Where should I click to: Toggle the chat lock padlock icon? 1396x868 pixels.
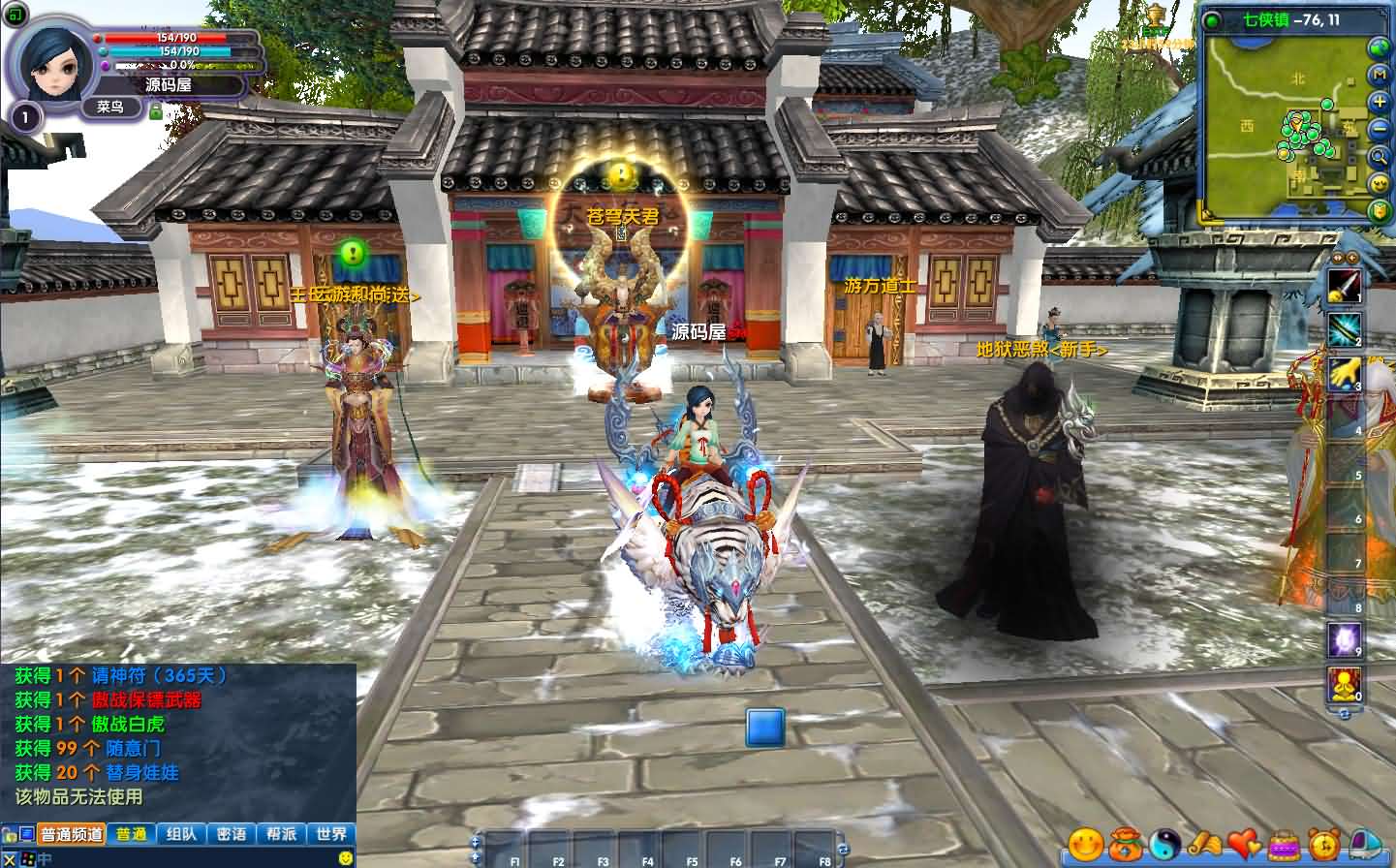click(9, 834)
